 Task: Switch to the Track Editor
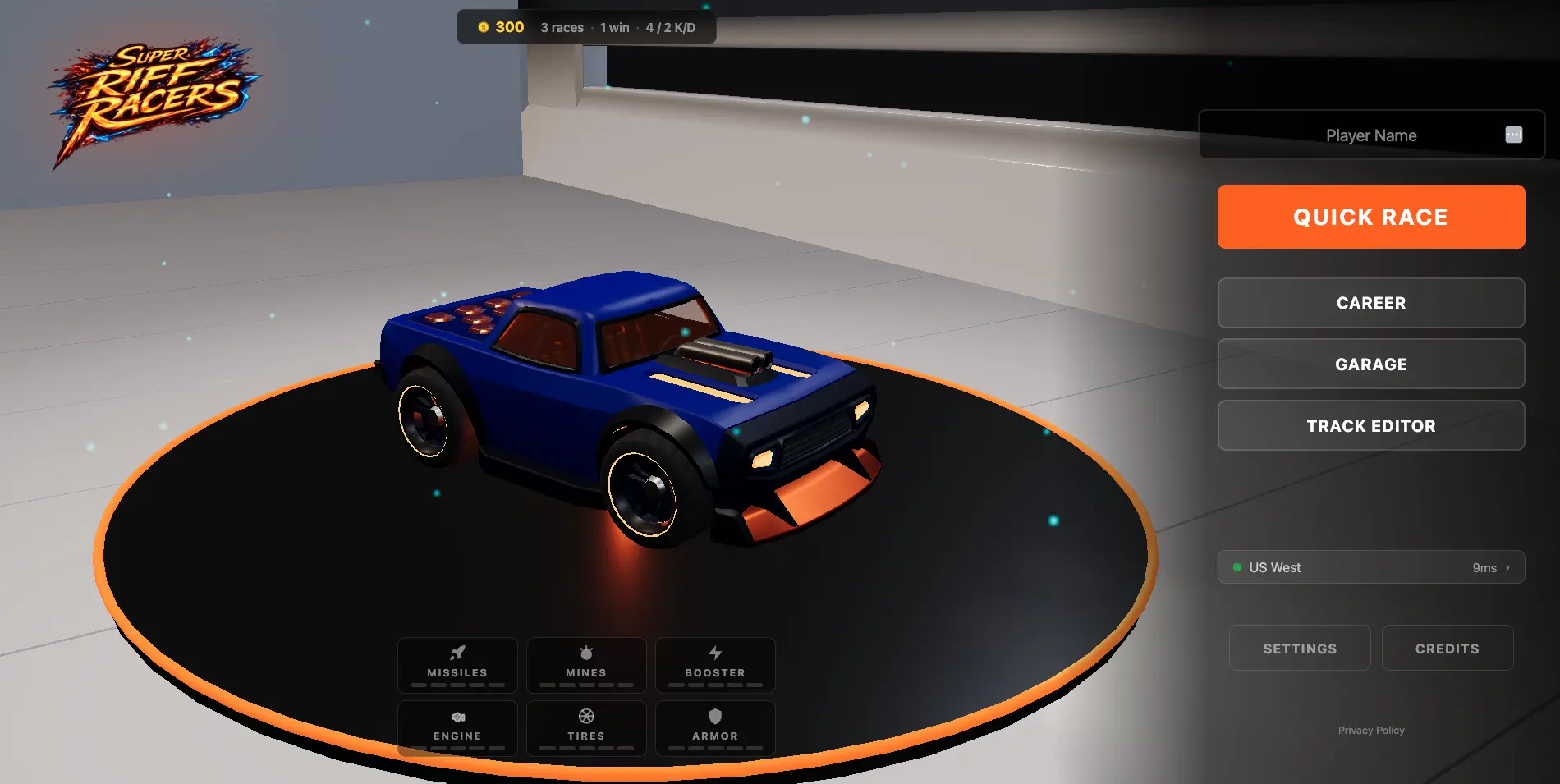coord(1370,425)
